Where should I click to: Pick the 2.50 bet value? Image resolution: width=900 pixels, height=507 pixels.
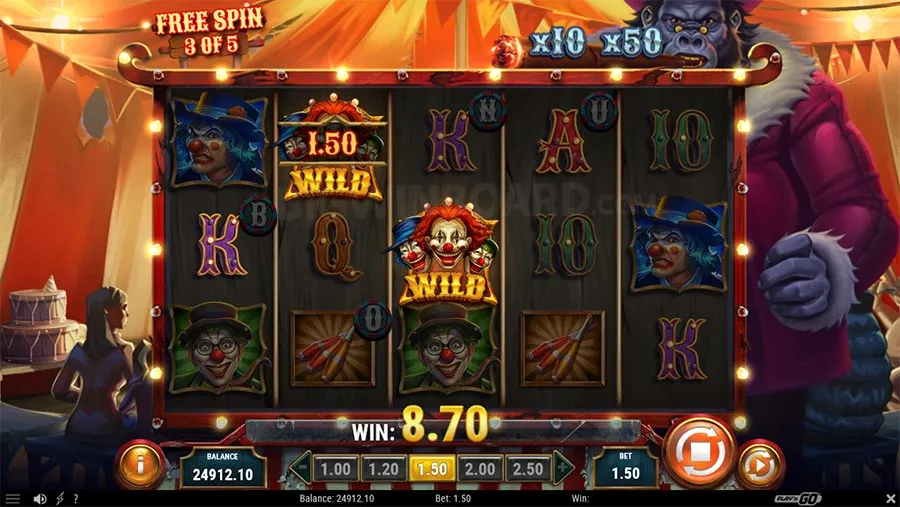[x=528, y=468]
